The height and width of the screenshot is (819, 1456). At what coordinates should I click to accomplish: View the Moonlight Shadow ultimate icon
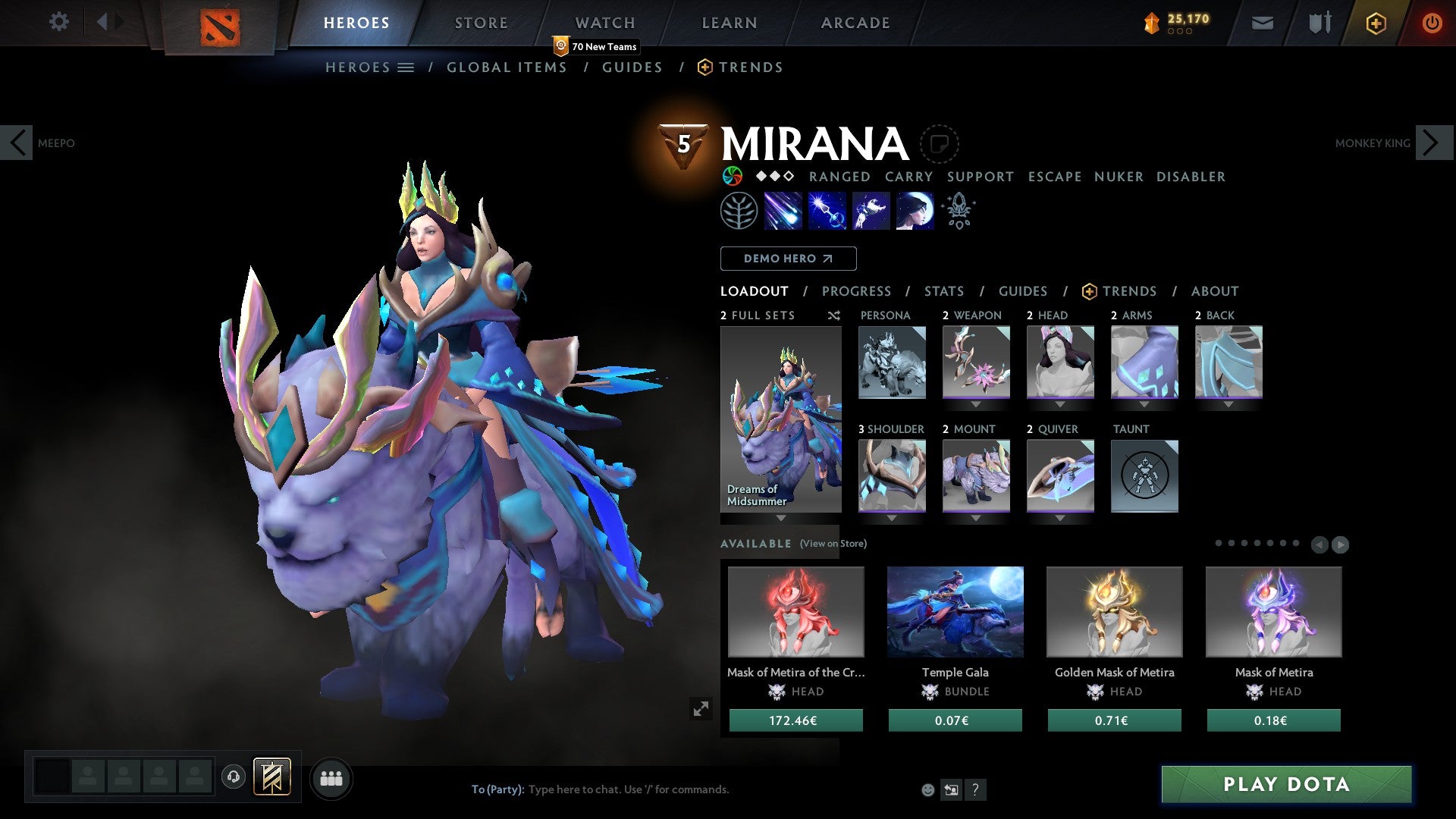point(913,211)
